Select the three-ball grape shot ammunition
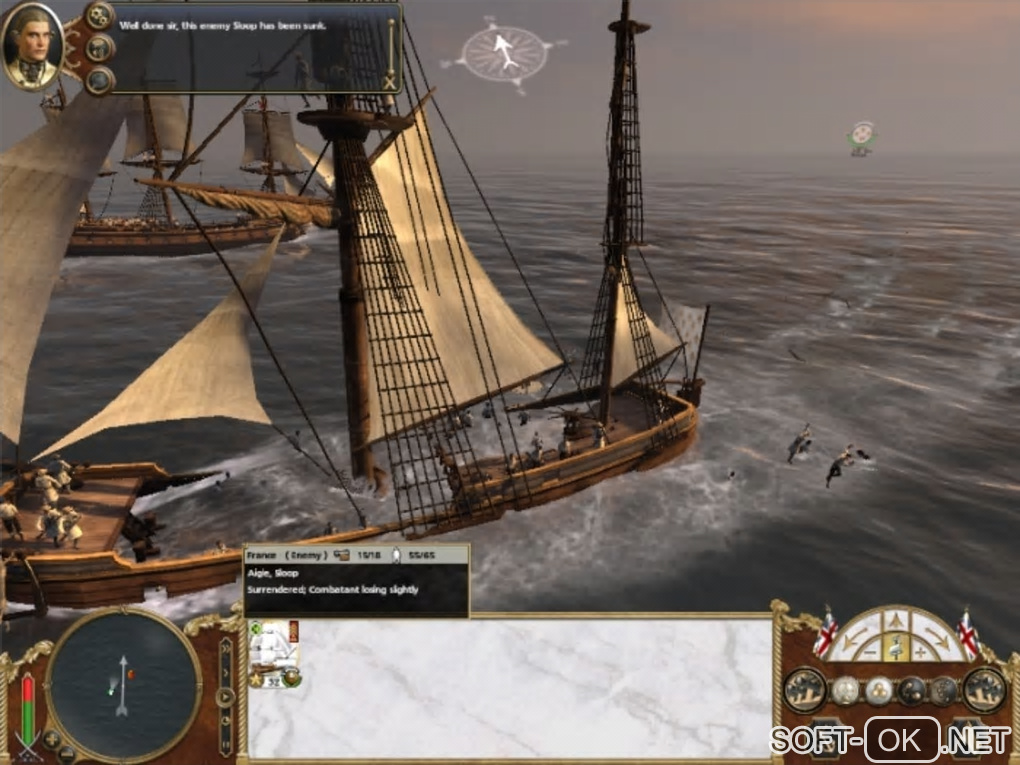This screenshot has width=1020, height=765. pyautogui.click(x=878, y=690)
